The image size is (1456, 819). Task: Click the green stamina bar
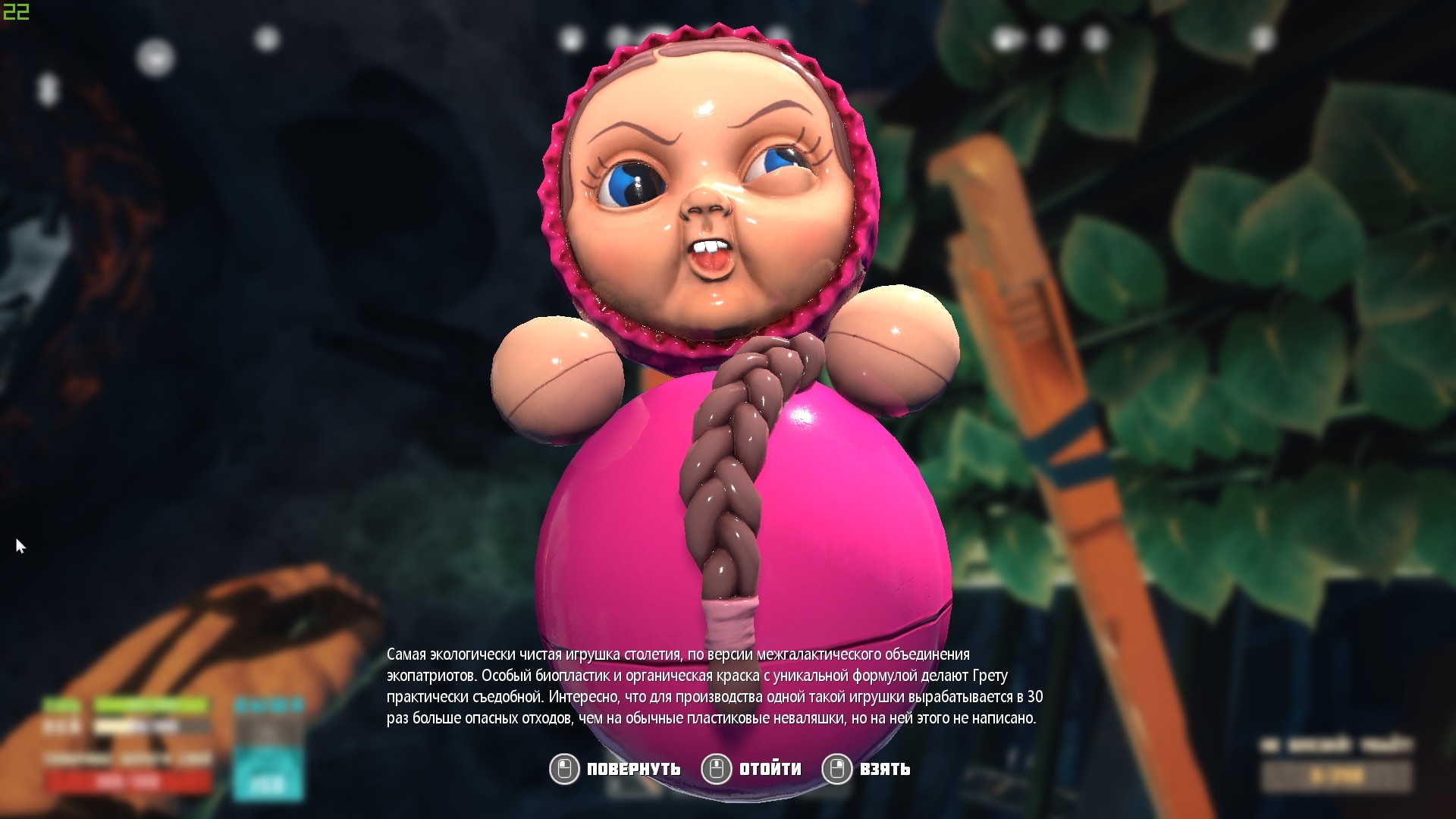(152, 705)
